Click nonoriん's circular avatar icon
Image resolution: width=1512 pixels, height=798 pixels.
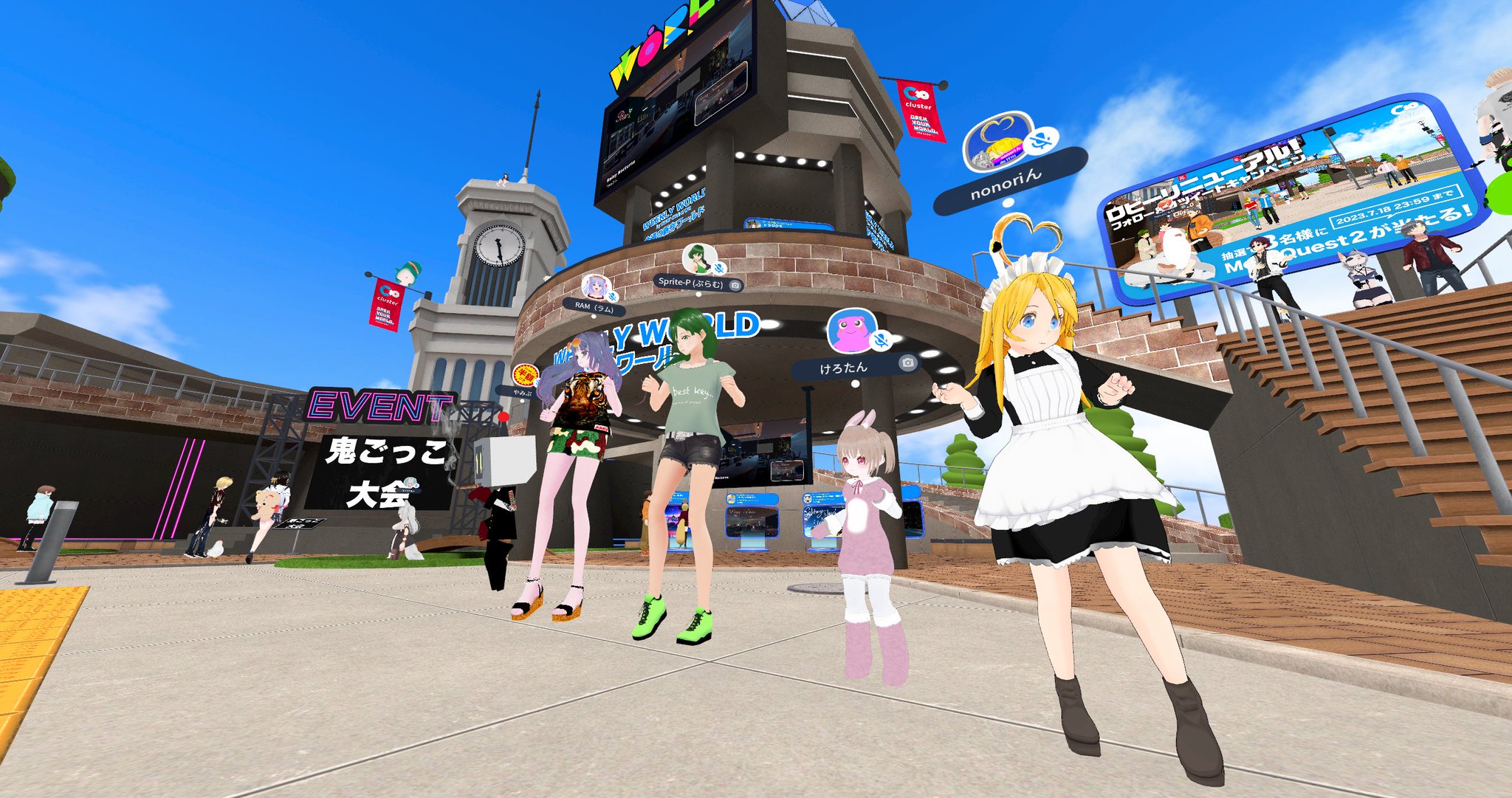(998, 142)
